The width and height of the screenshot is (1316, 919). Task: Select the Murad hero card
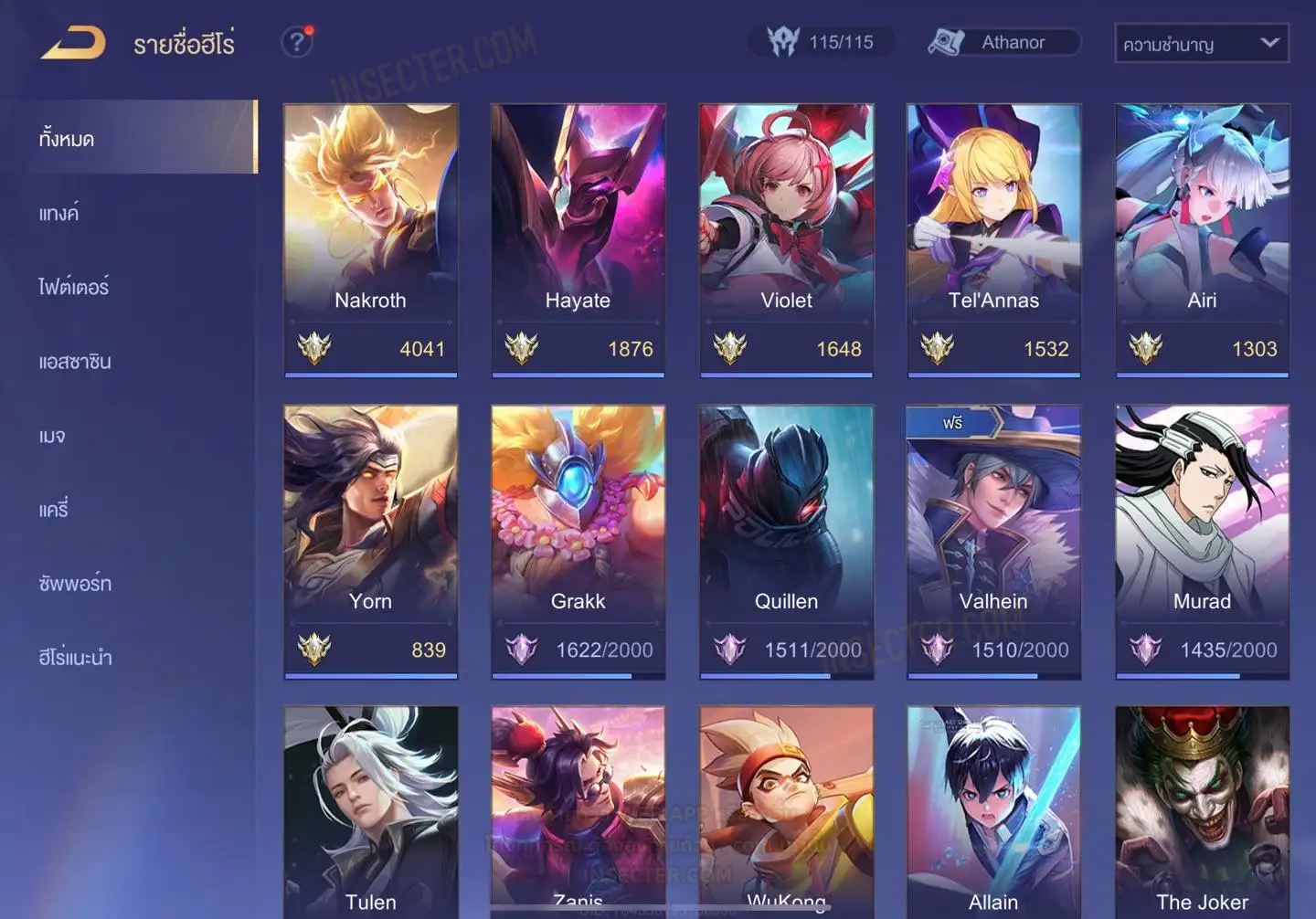(x=1202, y=541)
